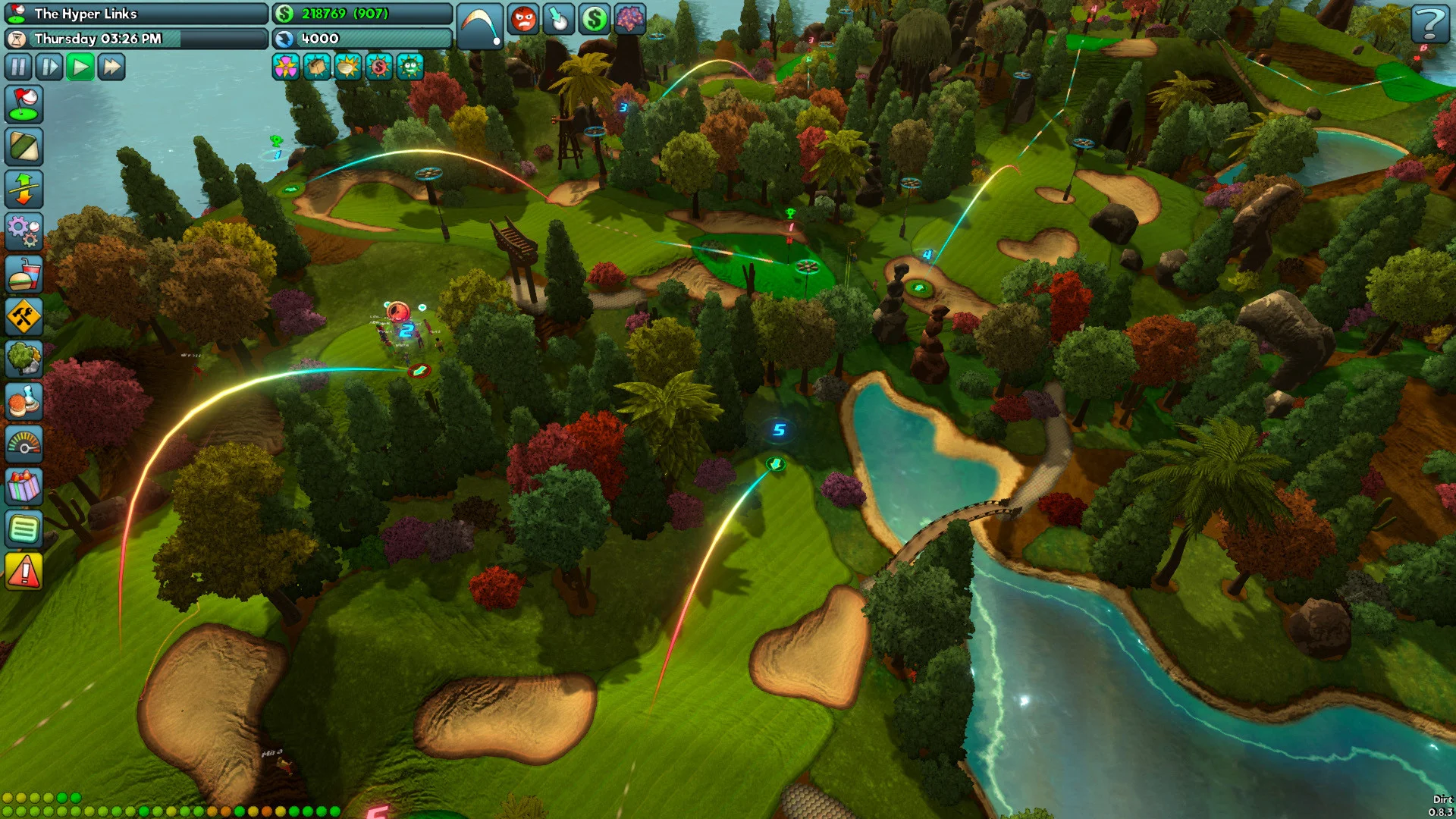Open the green dollar sign overlay
This screenshot has height=819, width=1456.
(x=594, y=20)
